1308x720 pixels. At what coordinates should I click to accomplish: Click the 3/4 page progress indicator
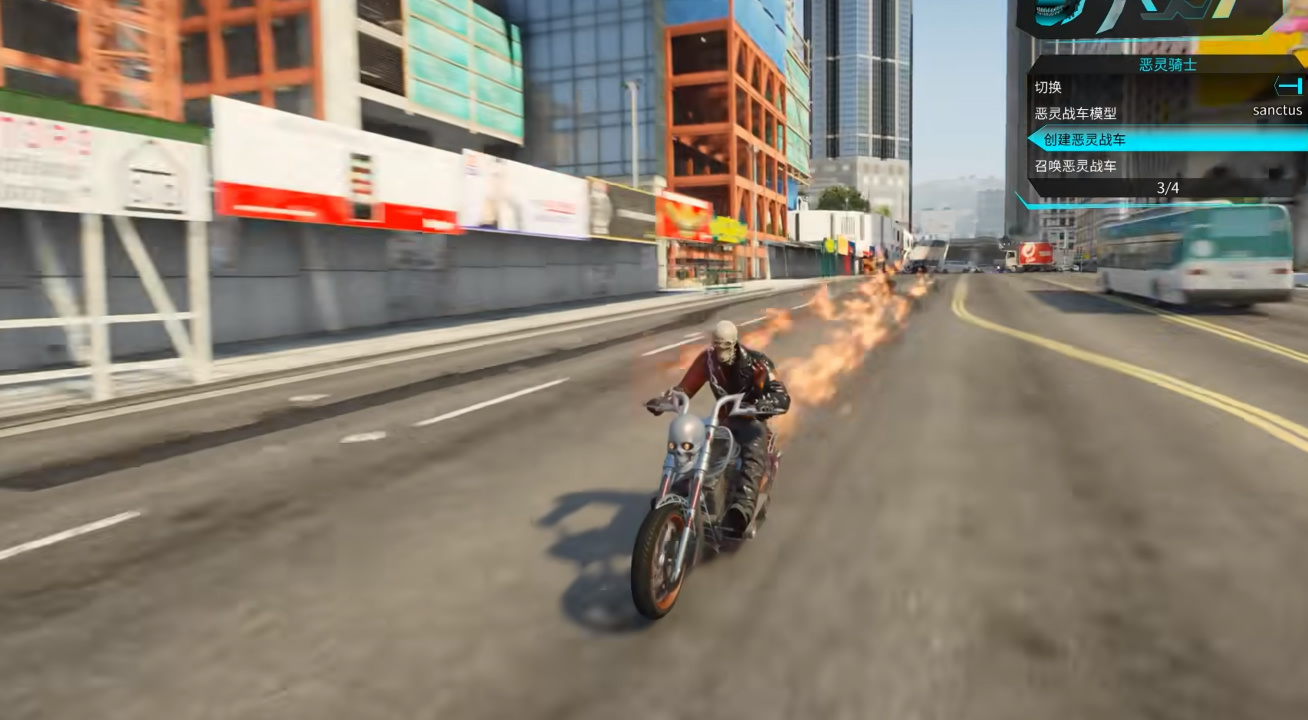[1167, 189]
